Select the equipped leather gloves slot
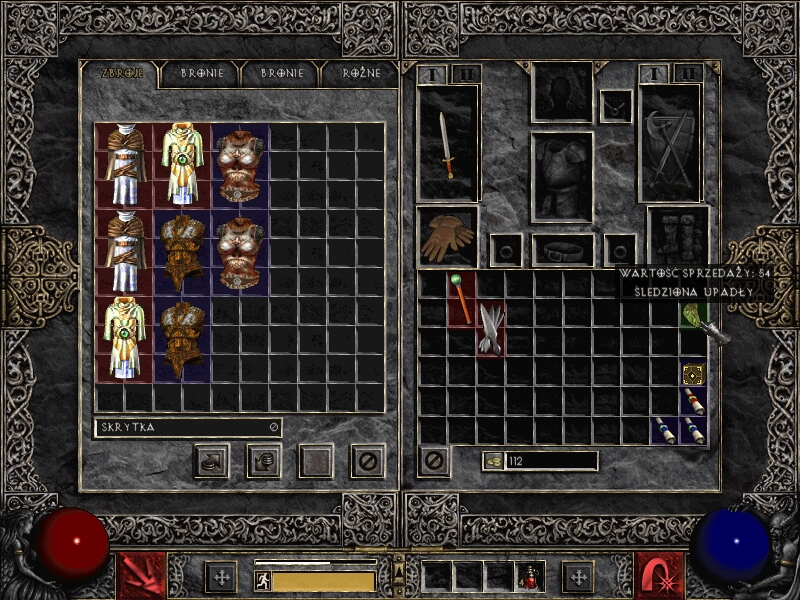Viewport: 800px width, 600px height. coord(447,236)
